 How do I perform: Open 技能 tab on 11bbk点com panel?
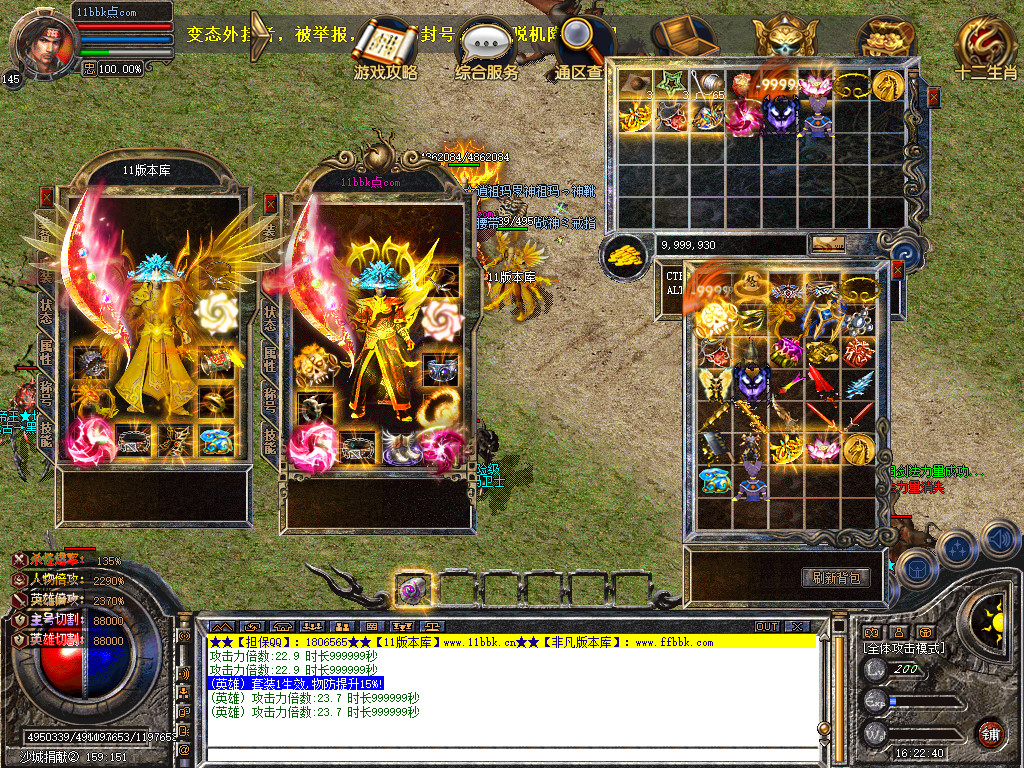[270, 437]
